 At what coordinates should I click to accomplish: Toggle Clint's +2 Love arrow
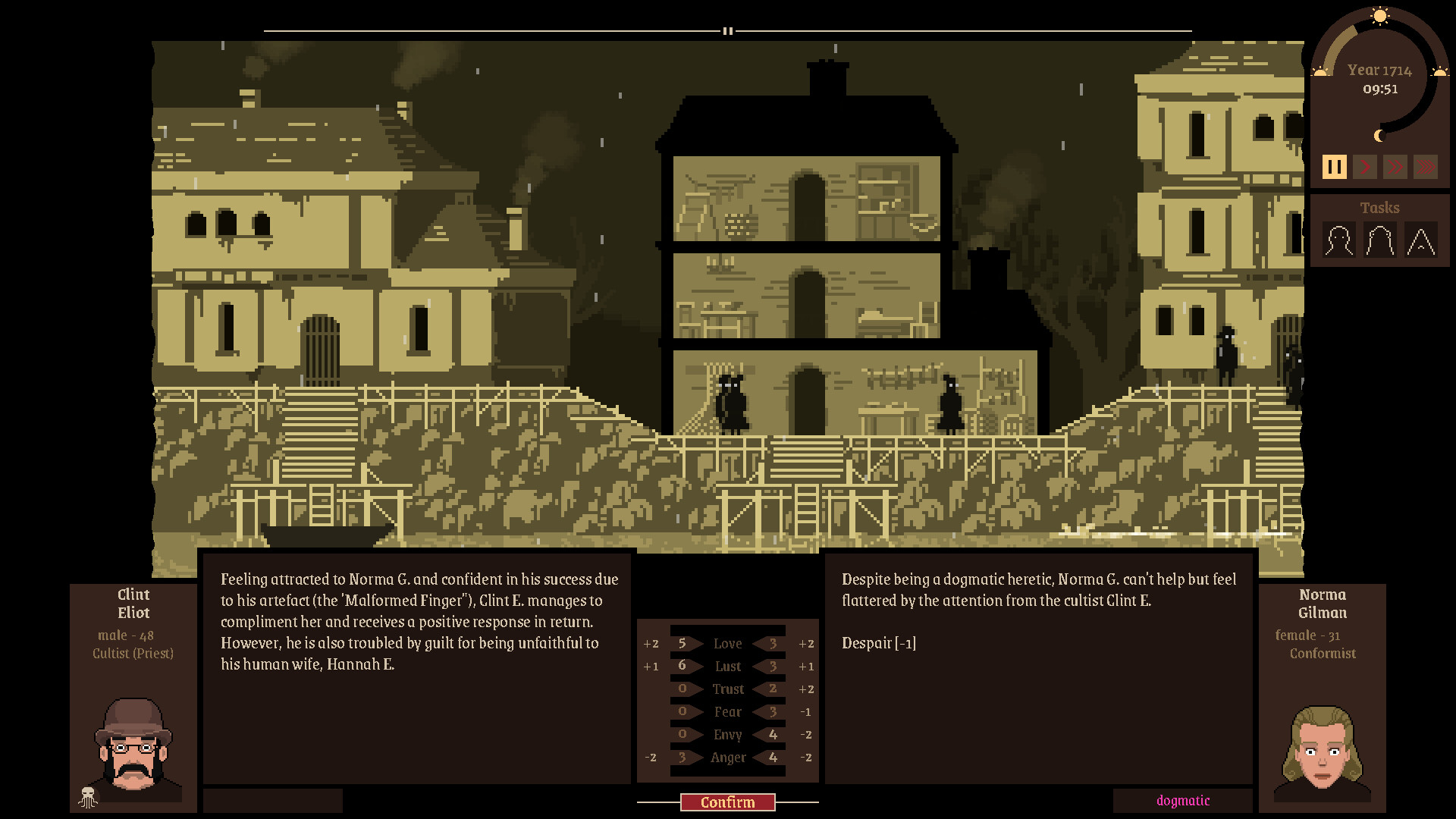coord(651,643)
